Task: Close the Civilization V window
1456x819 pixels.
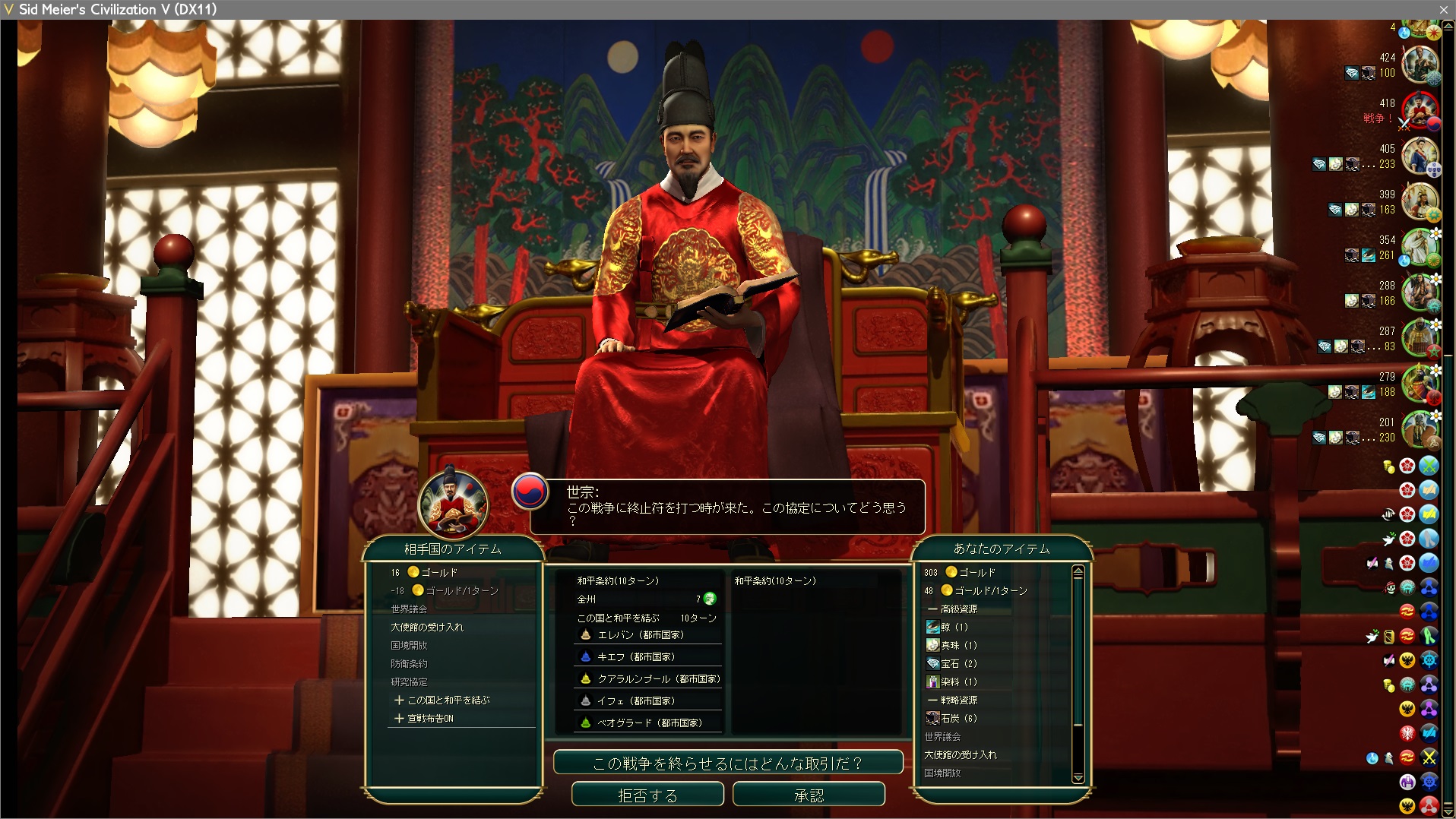Action: pos(1443,9)
